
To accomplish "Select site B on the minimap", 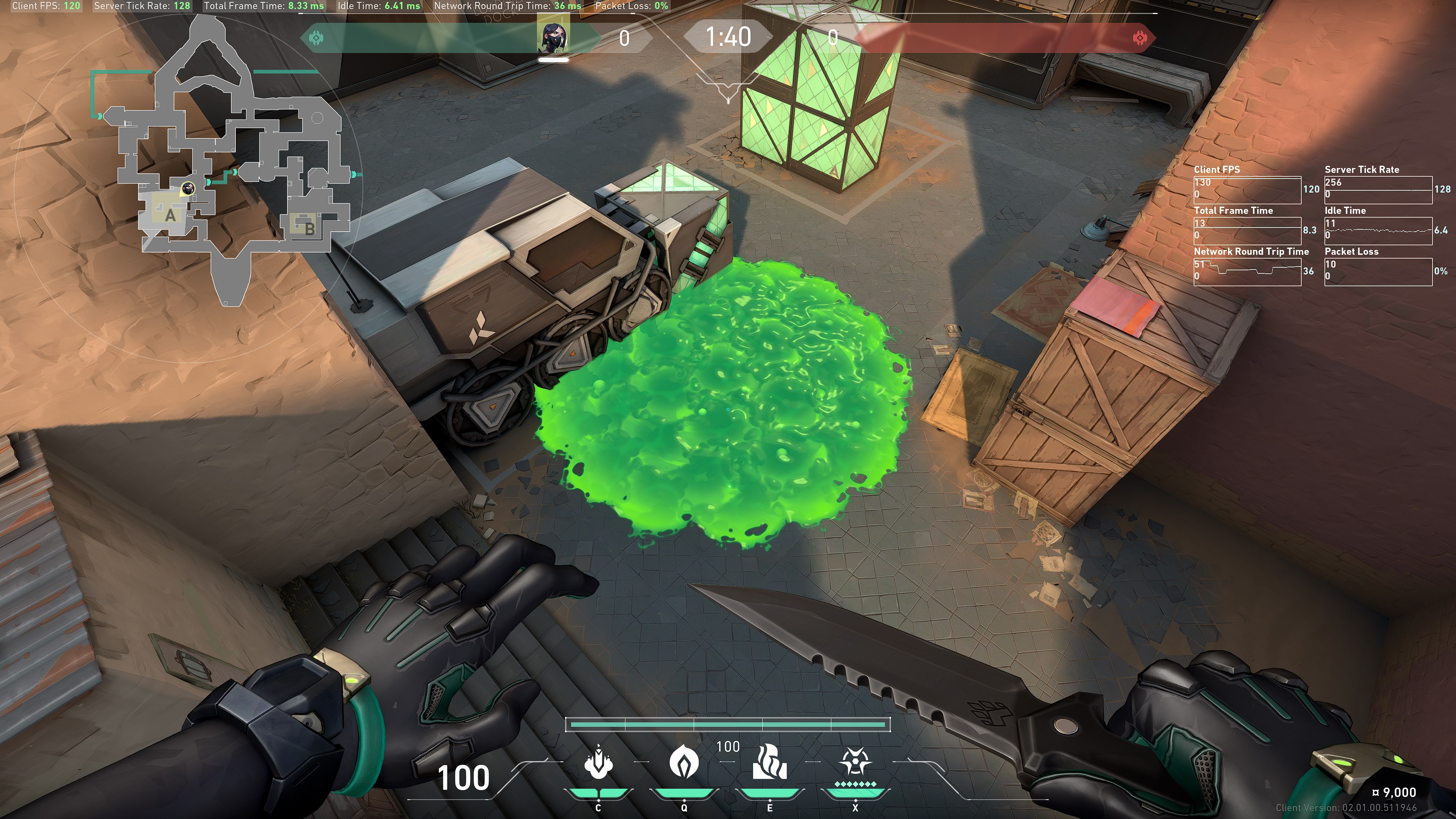I will [309, 229].
